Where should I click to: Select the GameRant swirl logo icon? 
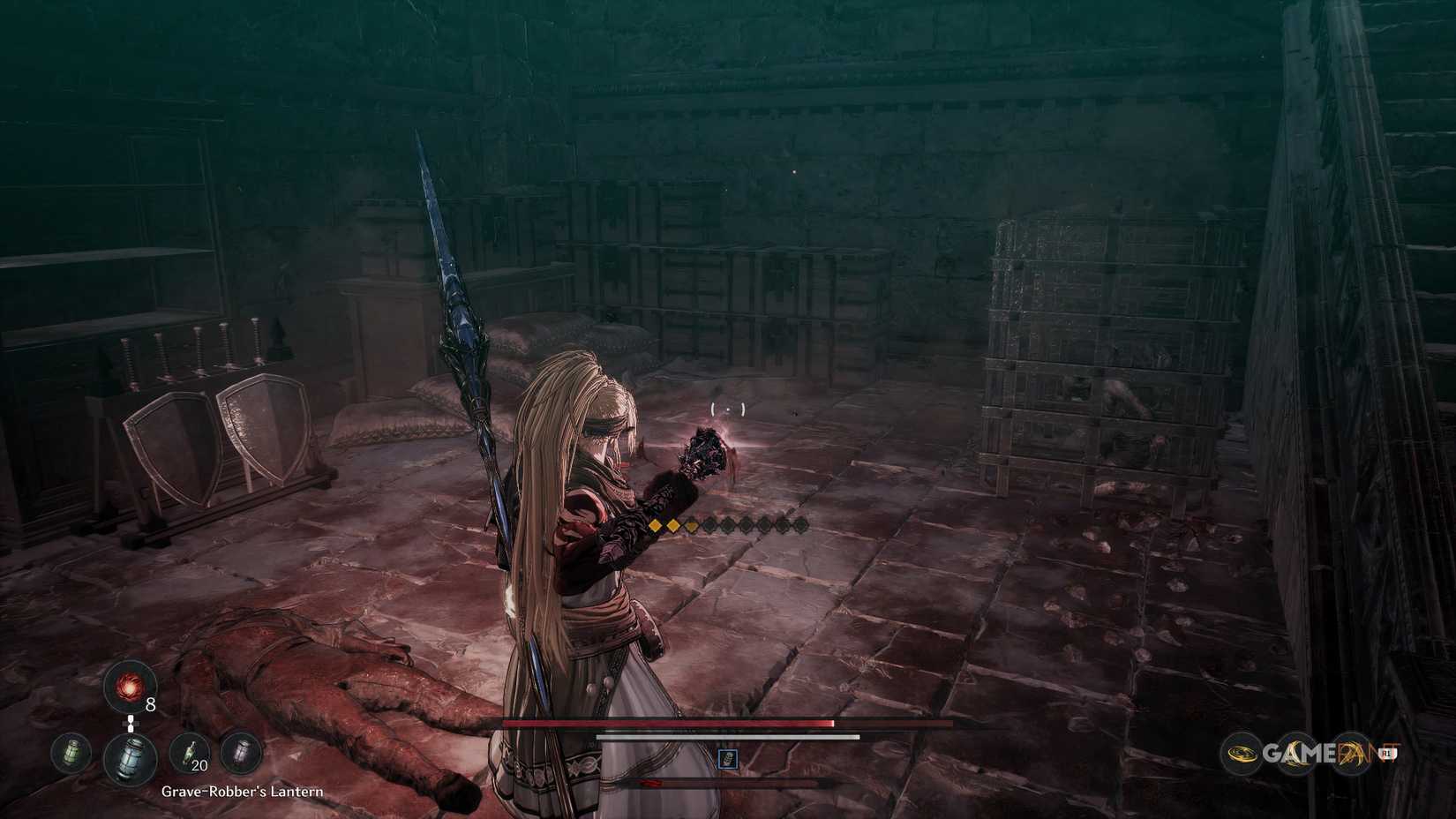1243,753
